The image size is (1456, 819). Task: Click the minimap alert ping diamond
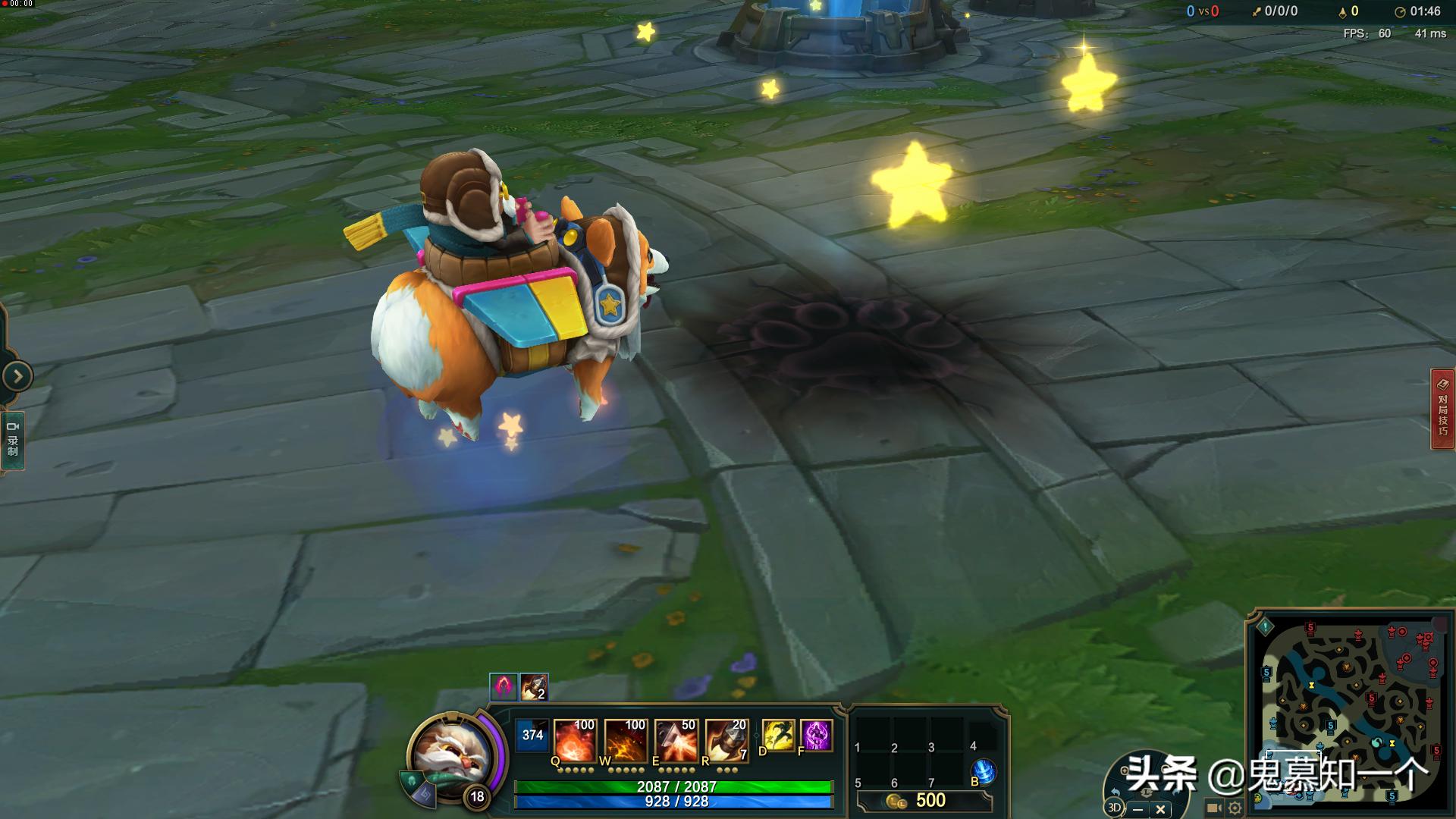point(1265,627)
